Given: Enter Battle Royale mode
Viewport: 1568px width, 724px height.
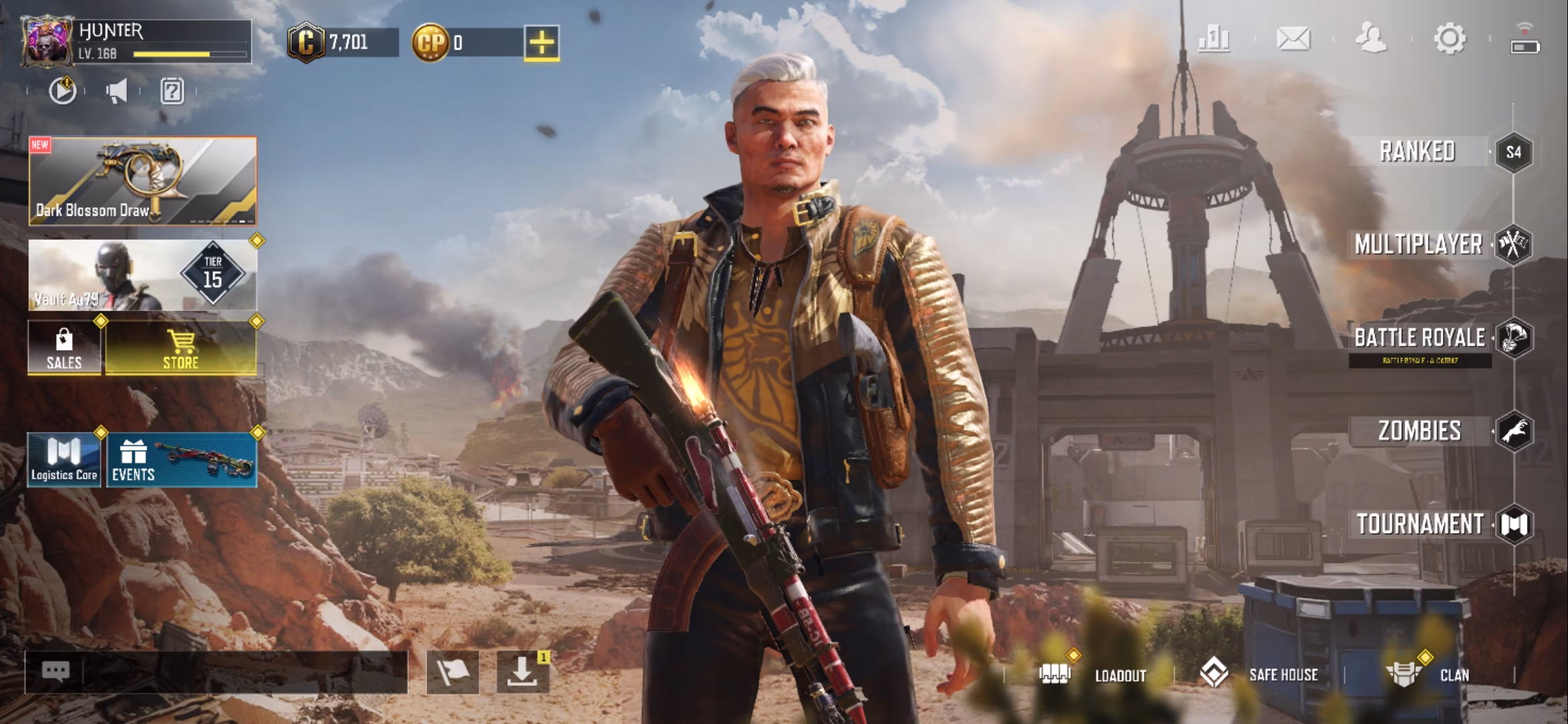Looking at the screenshot, I should tap(1421, 338).
